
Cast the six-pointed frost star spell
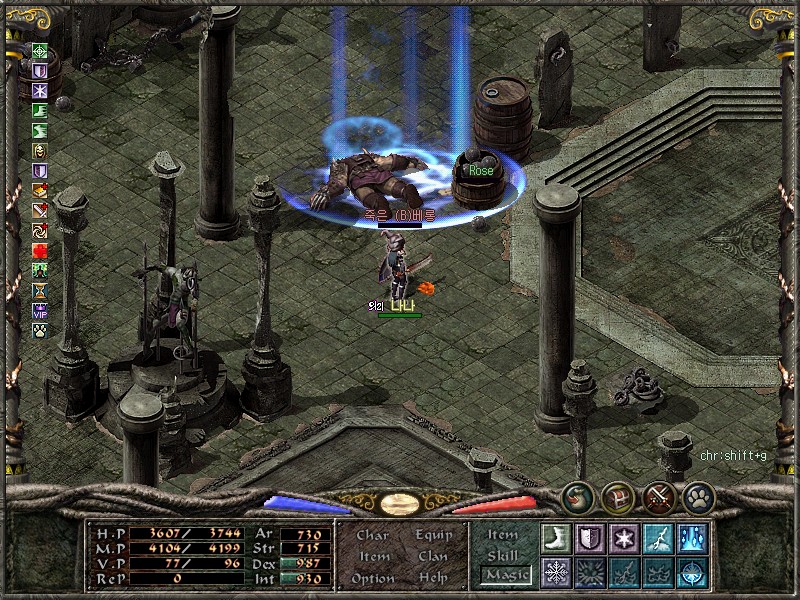(623, 538)
